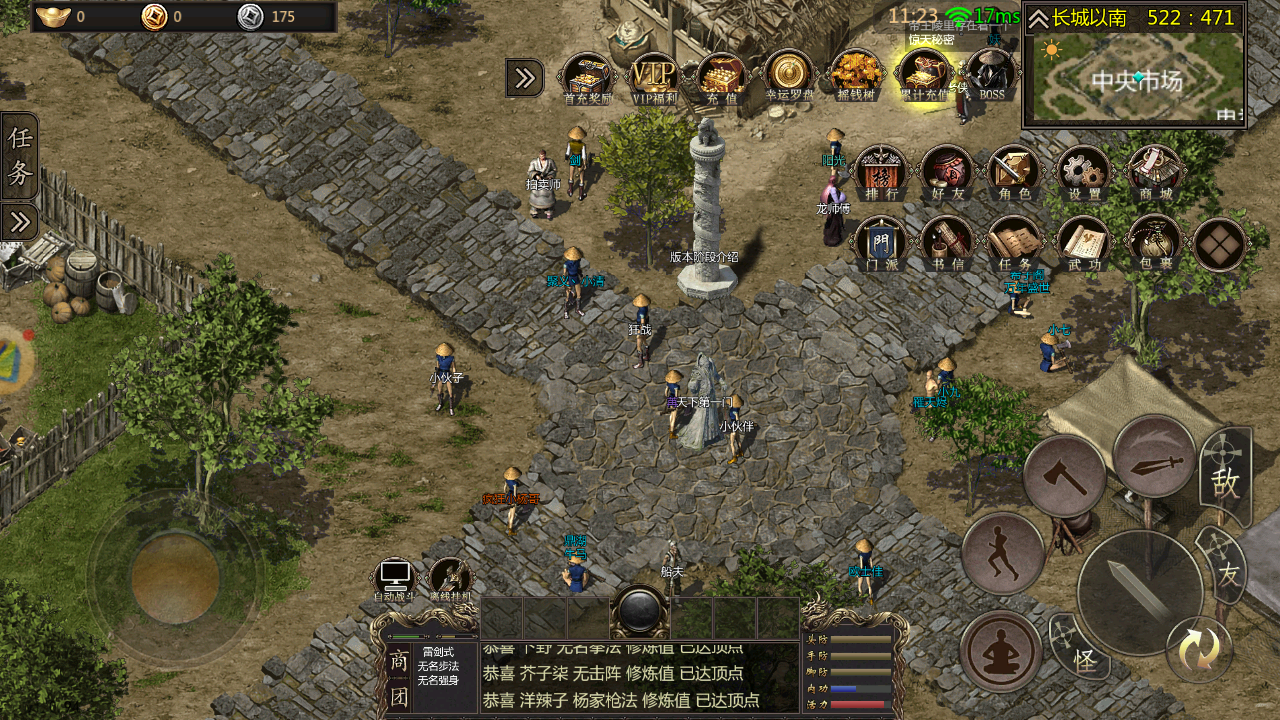Open the 书信 mail icon
Viewport: 1280px width, 720px height.
click(946, 242)
